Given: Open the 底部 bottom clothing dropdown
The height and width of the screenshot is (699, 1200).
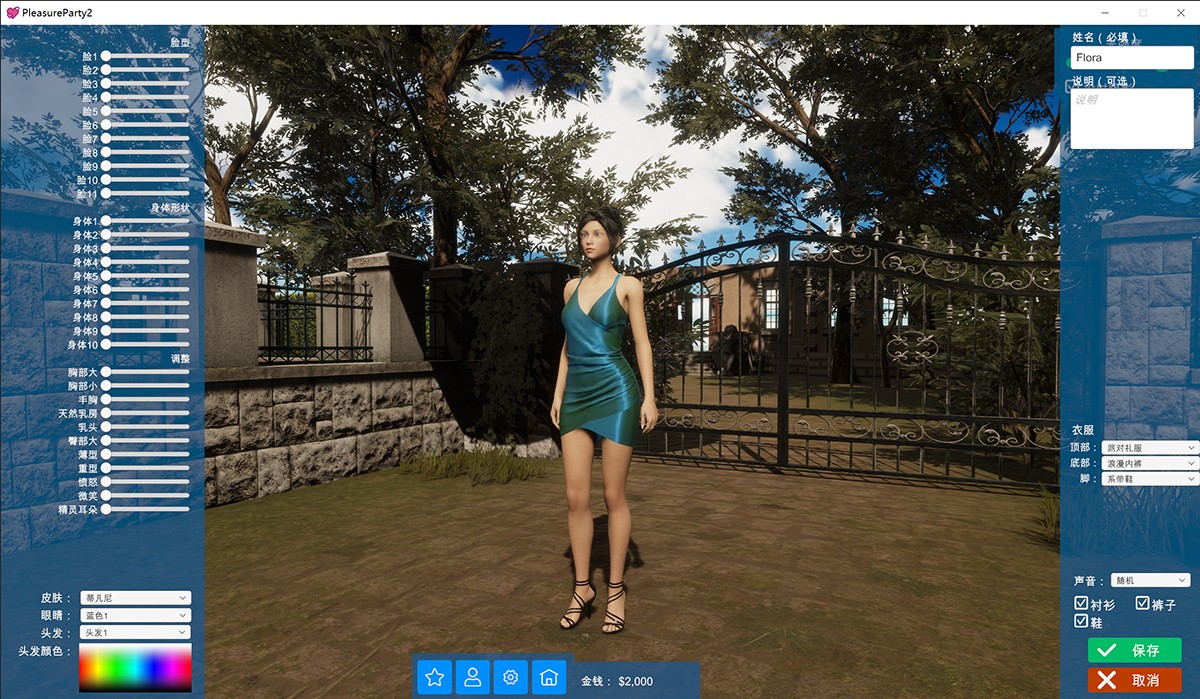Looking at the screenshot, I should click(1149, 464).
